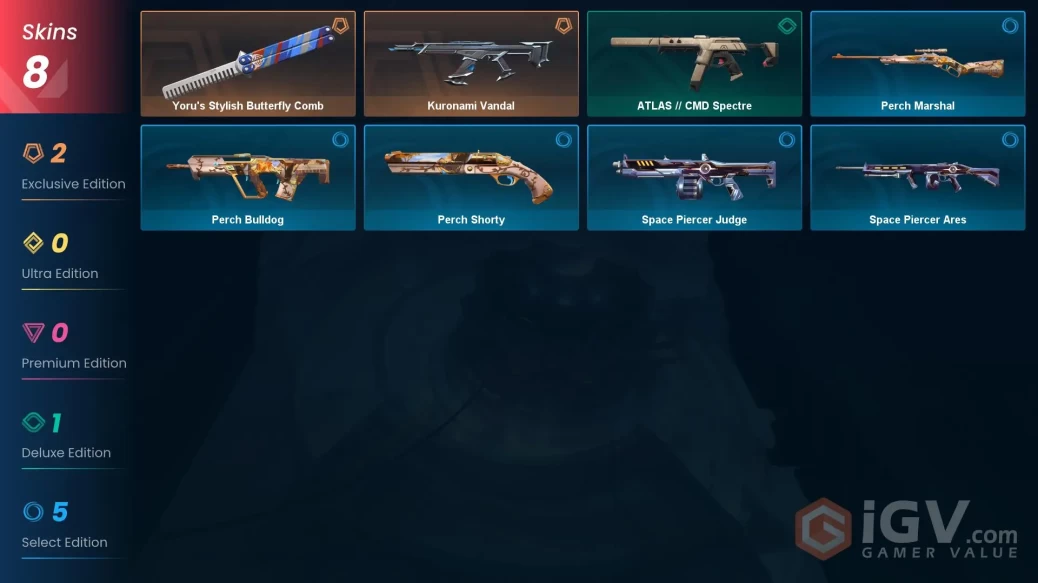Viewport: 1038px width, 583px height.
Task: Open the iGV.com watermark logo
Action: click(906, 529)
